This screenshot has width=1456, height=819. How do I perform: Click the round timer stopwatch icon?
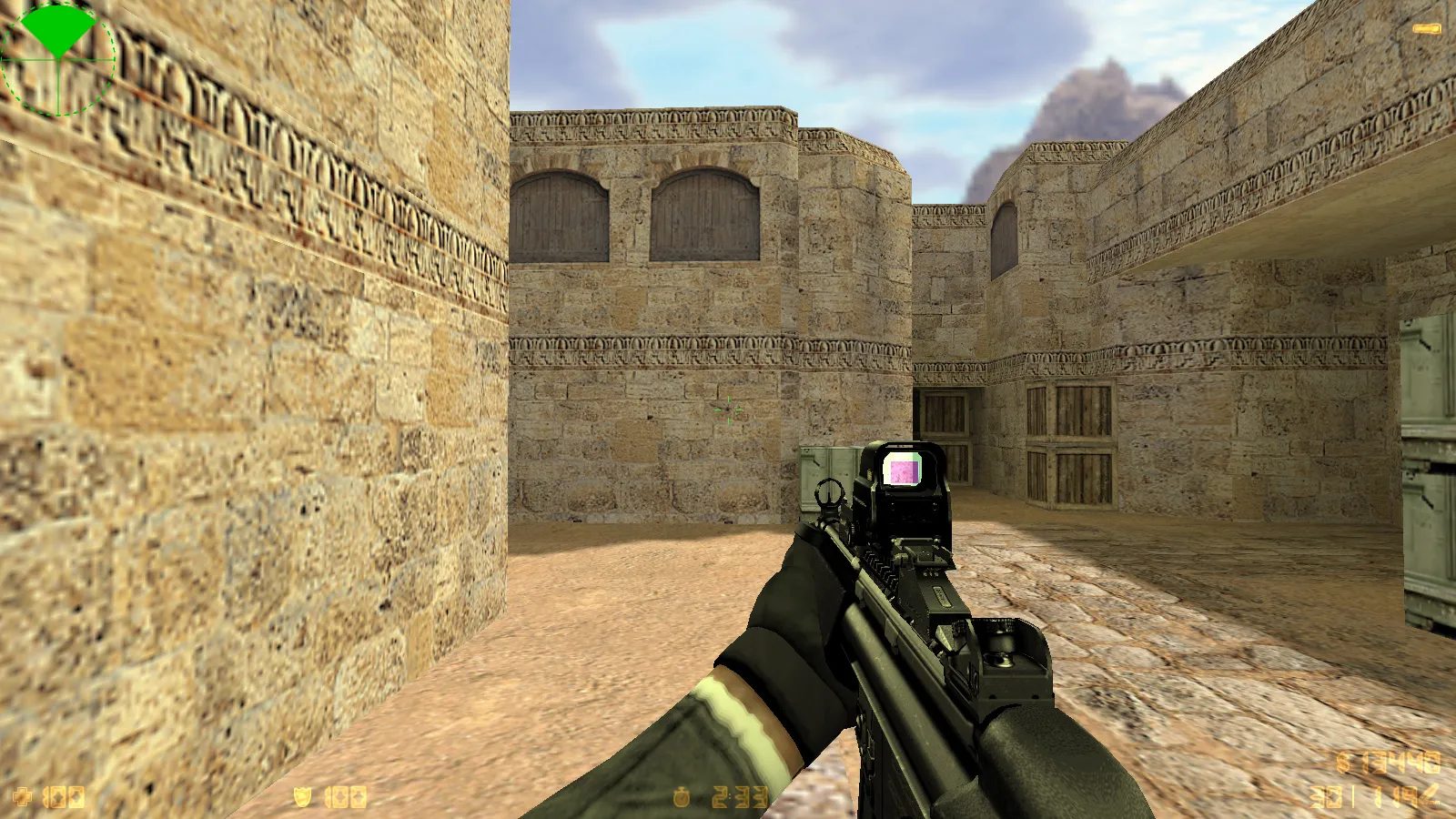click(x=681, y=794)
